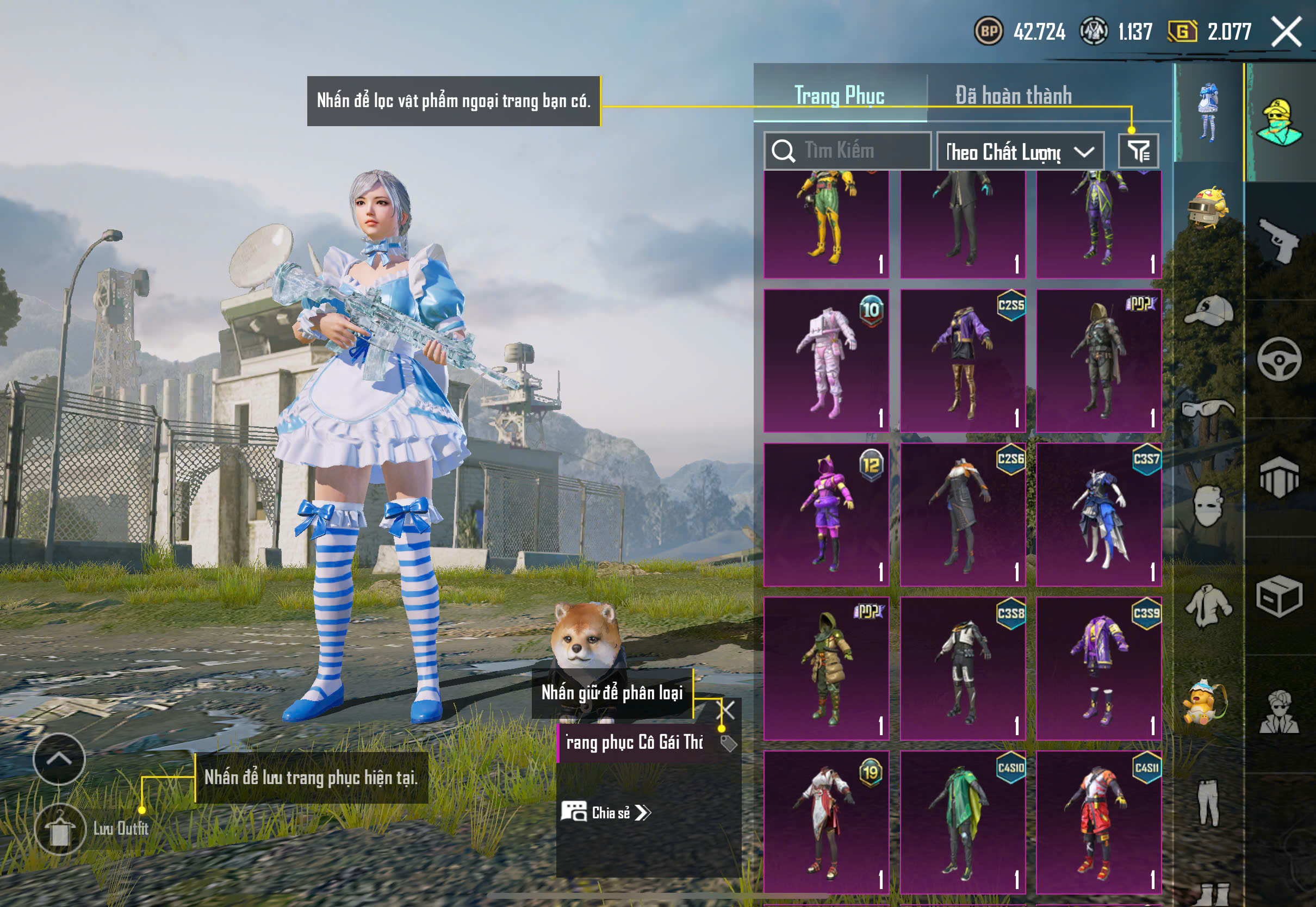
Task: Select the Trang Phục tab
Action: click(x=839, y=96)
